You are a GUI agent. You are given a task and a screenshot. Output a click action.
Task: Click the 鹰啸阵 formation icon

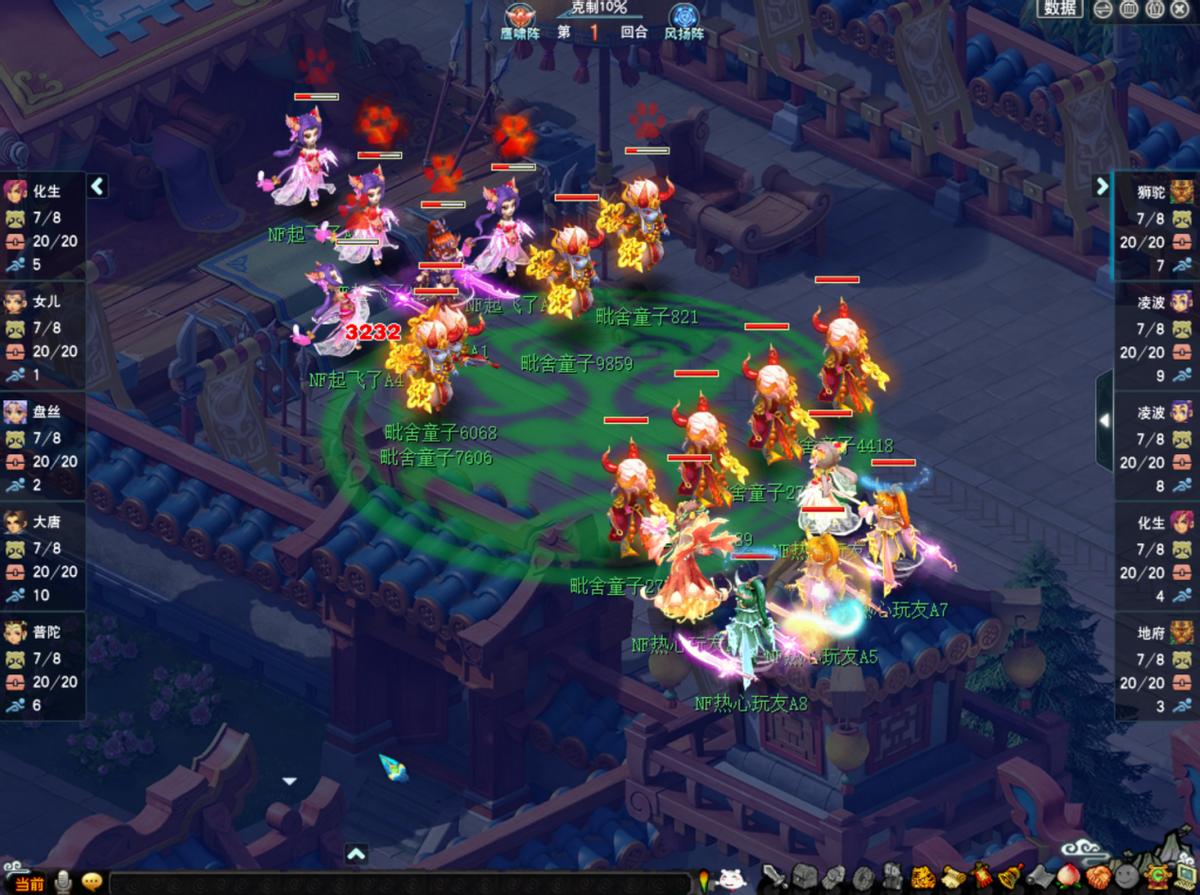(520, 17)
